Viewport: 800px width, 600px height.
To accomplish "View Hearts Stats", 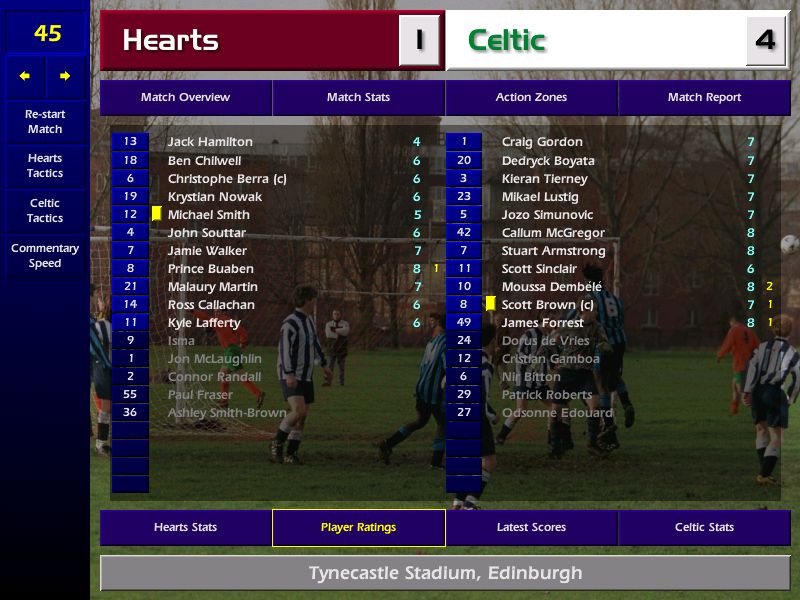I will [x=185, y=527].
